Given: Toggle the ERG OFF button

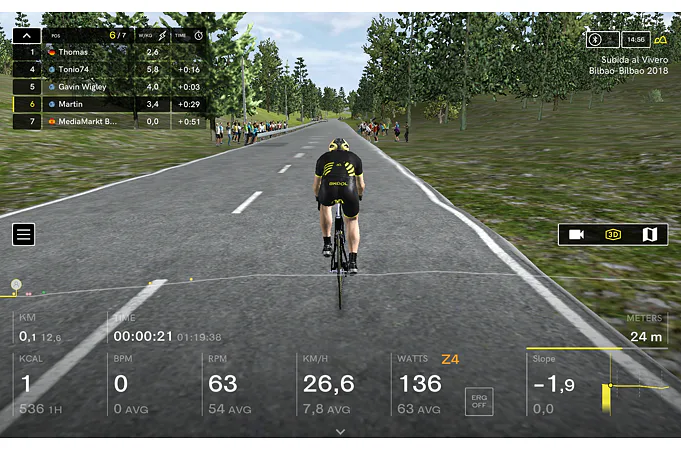Looking at the screenshot, I should coord(479,401).
